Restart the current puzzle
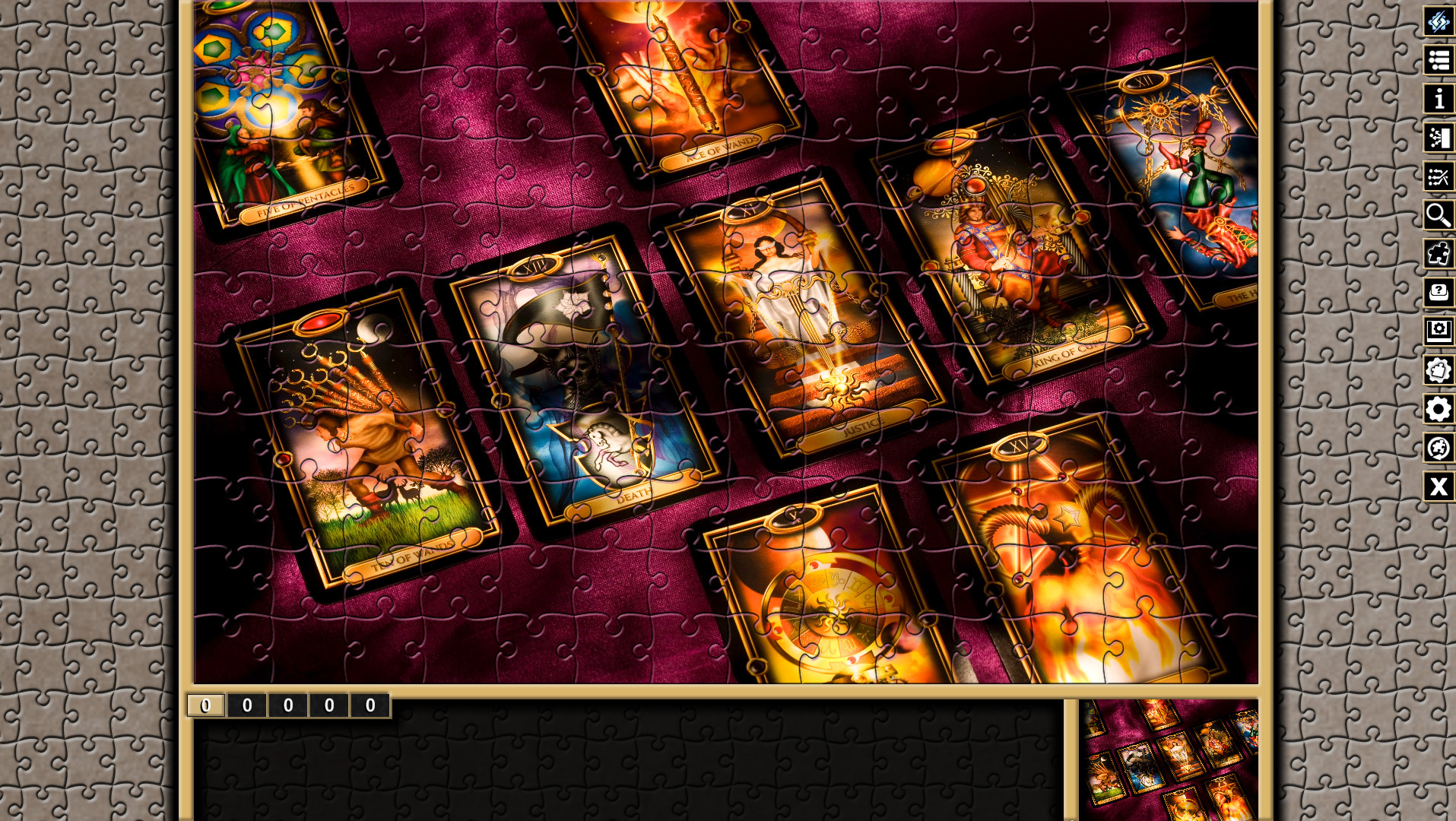Viewport: 1456px width, 821px height. click(1438, 449)
